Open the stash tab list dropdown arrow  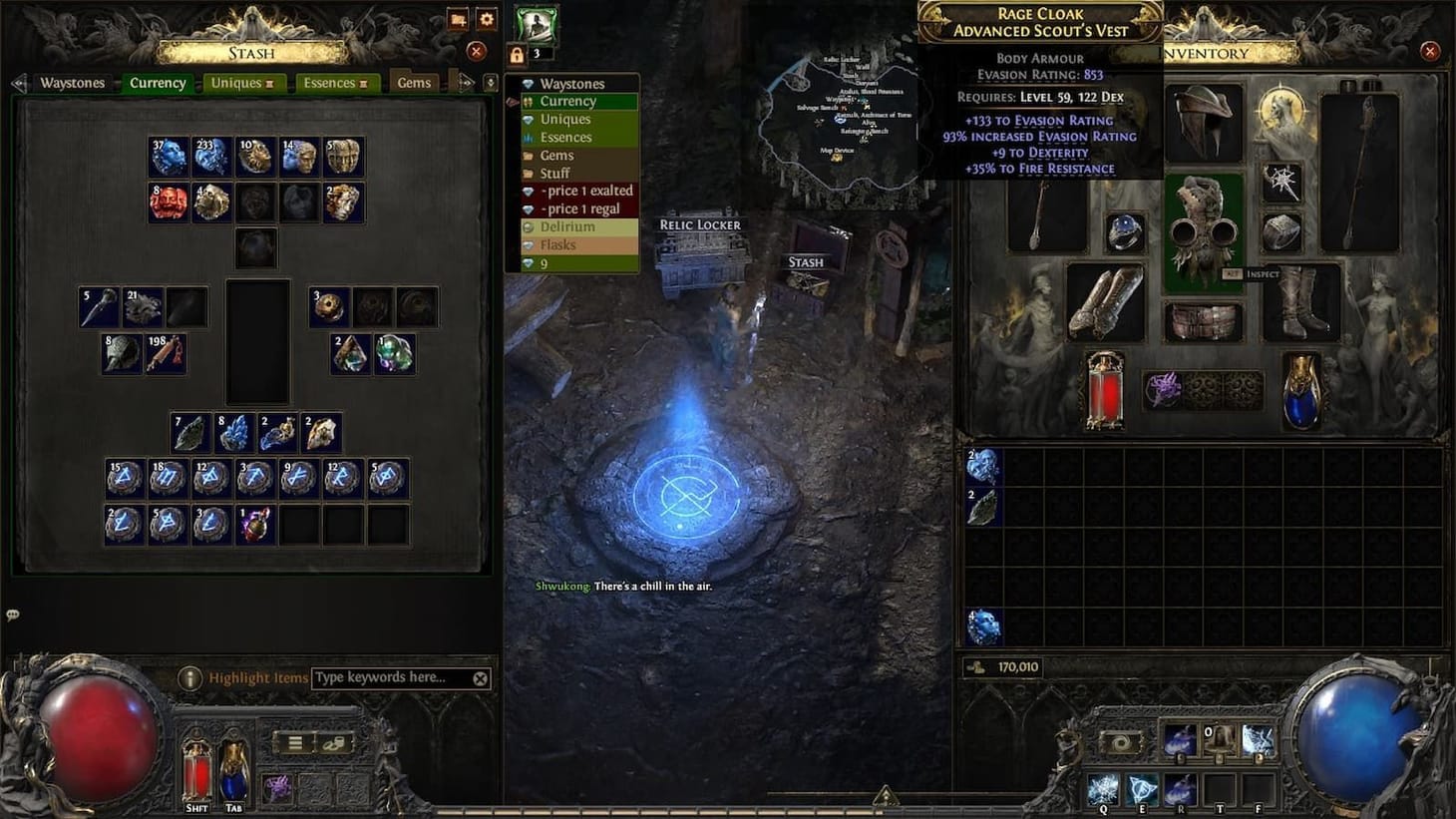[x=490, y=83]
